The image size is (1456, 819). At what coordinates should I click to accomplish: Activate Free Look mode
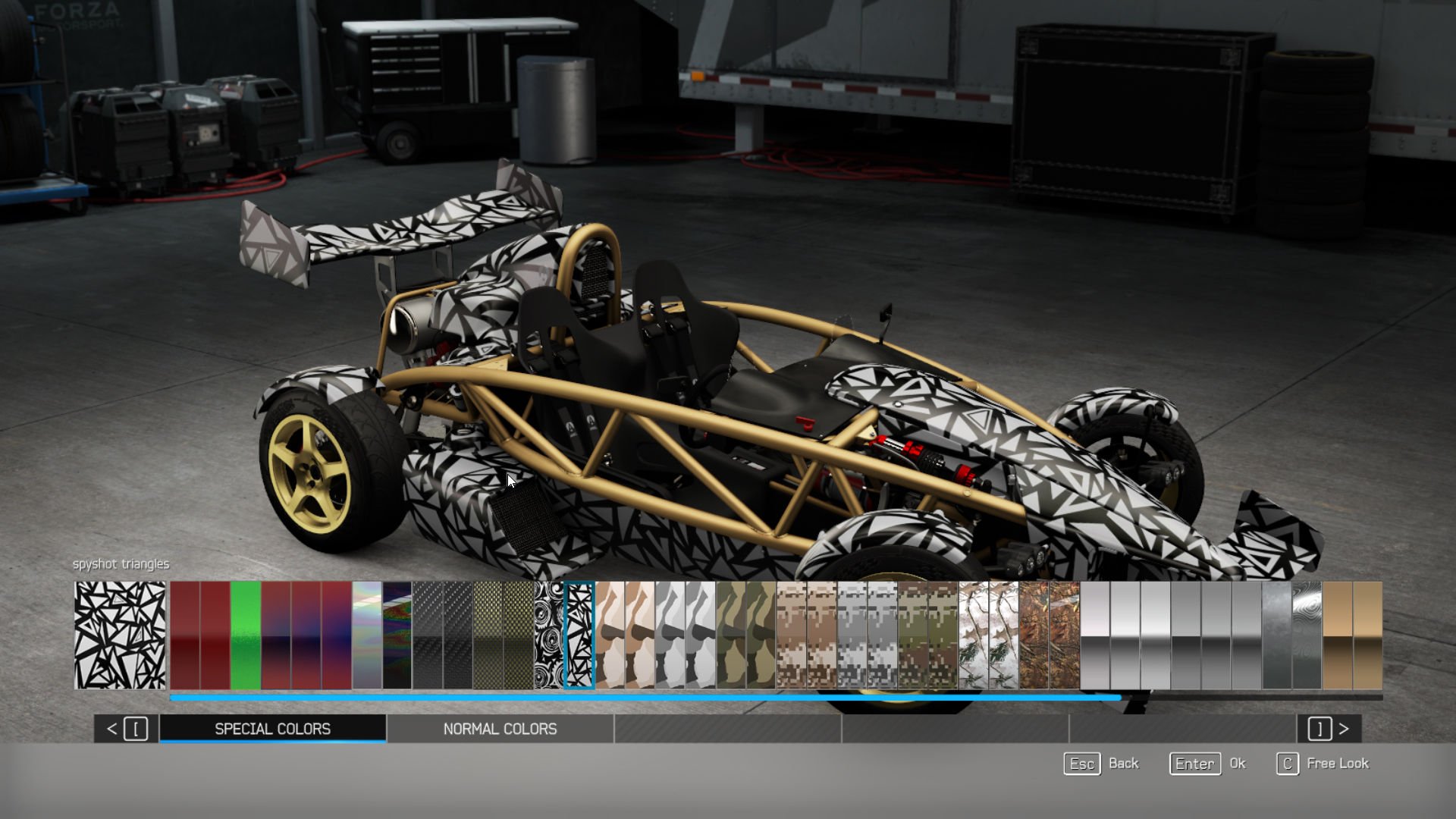pos(1287,764)
